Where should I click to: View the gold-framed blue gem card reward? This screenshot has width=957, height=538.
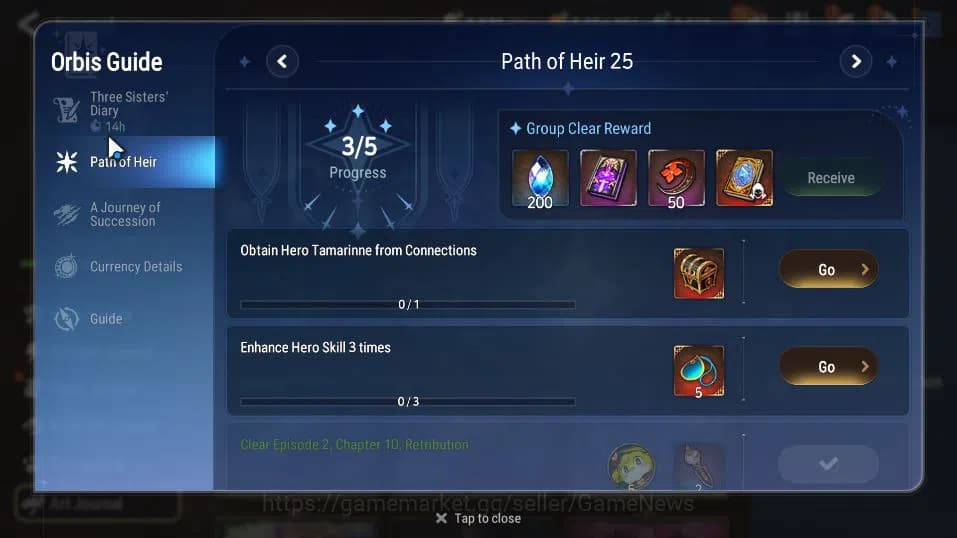pyautogui.click(x=744, y=178)
